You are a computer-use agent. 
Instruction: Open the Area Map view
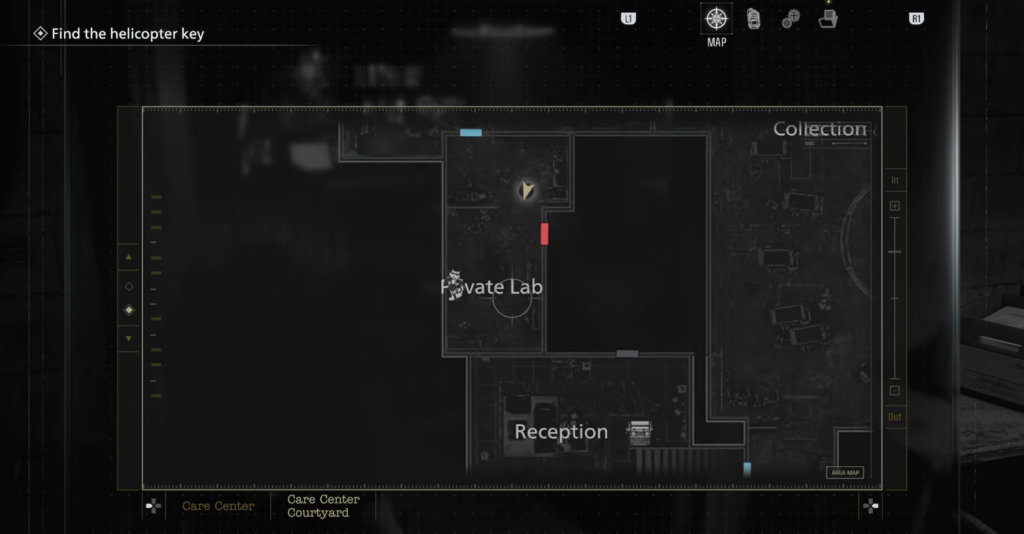[x=844, y=473]
